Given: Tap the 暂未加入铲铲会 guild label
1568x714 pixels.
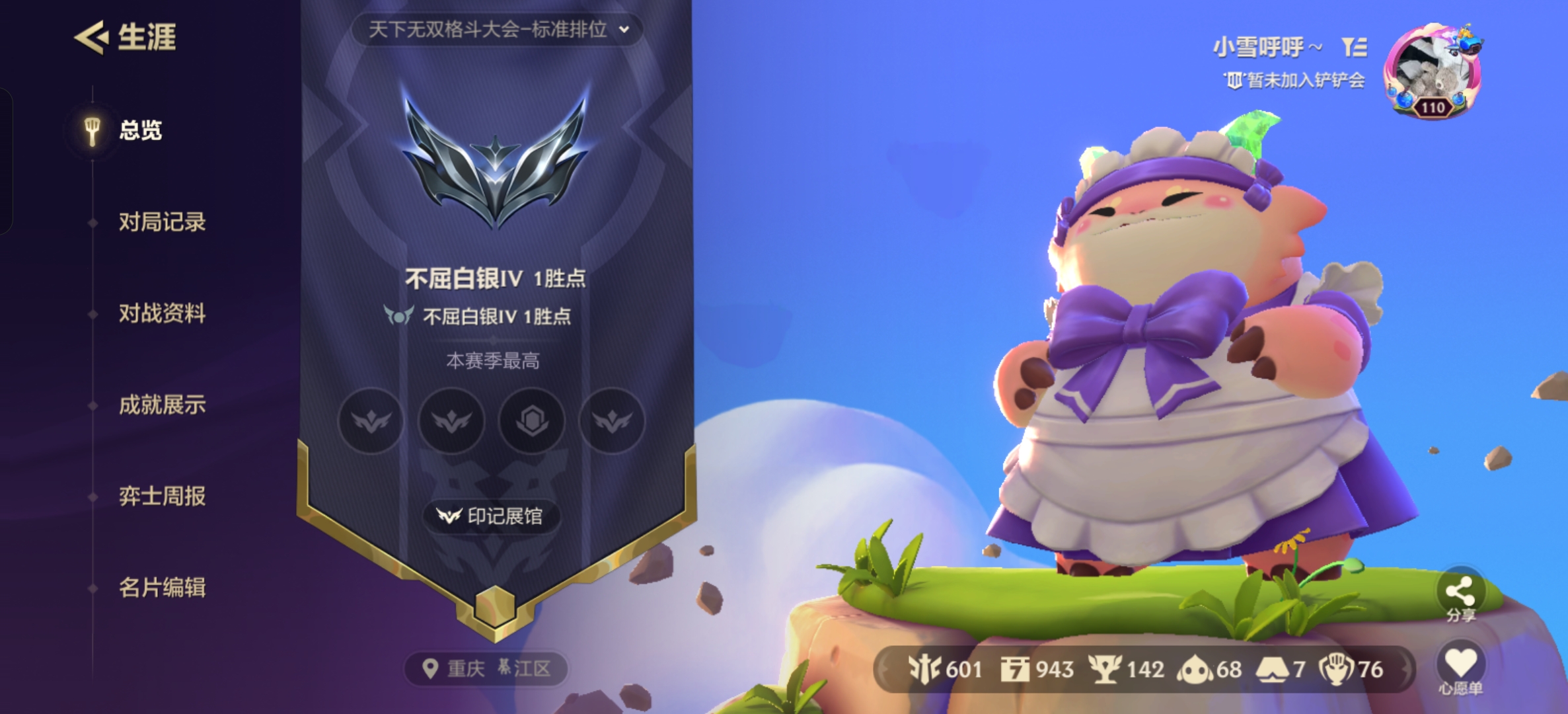Looking at the screenshot, I should [1295, 81].
